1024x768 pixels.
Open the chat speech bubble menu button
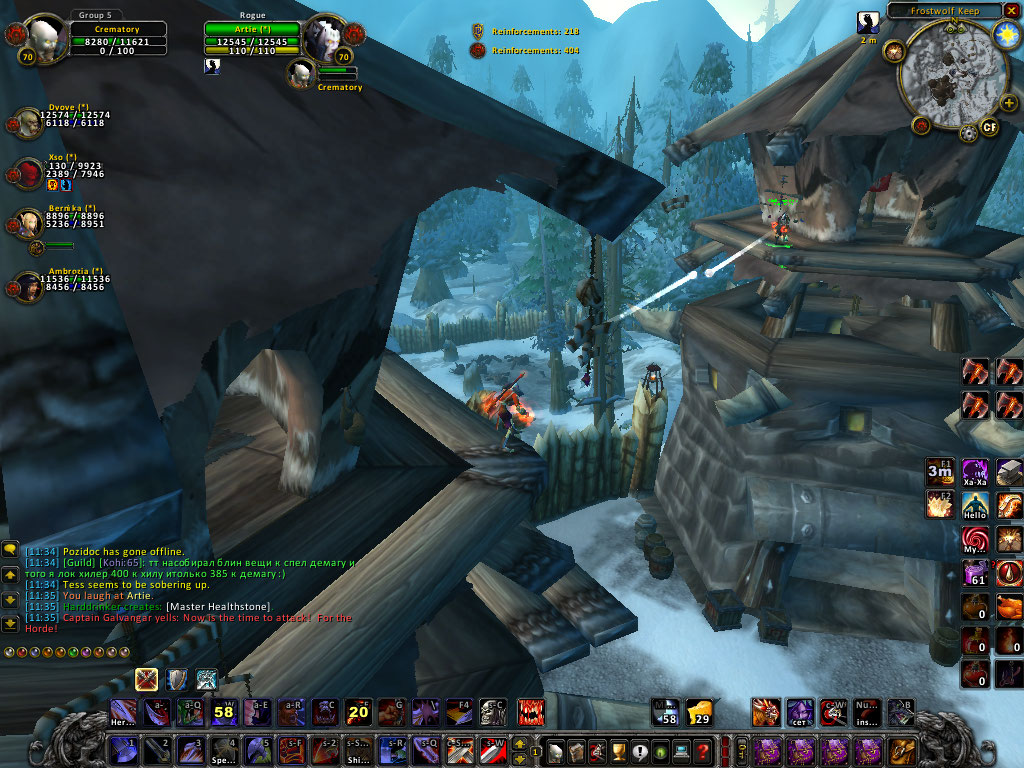click(10, 549)
